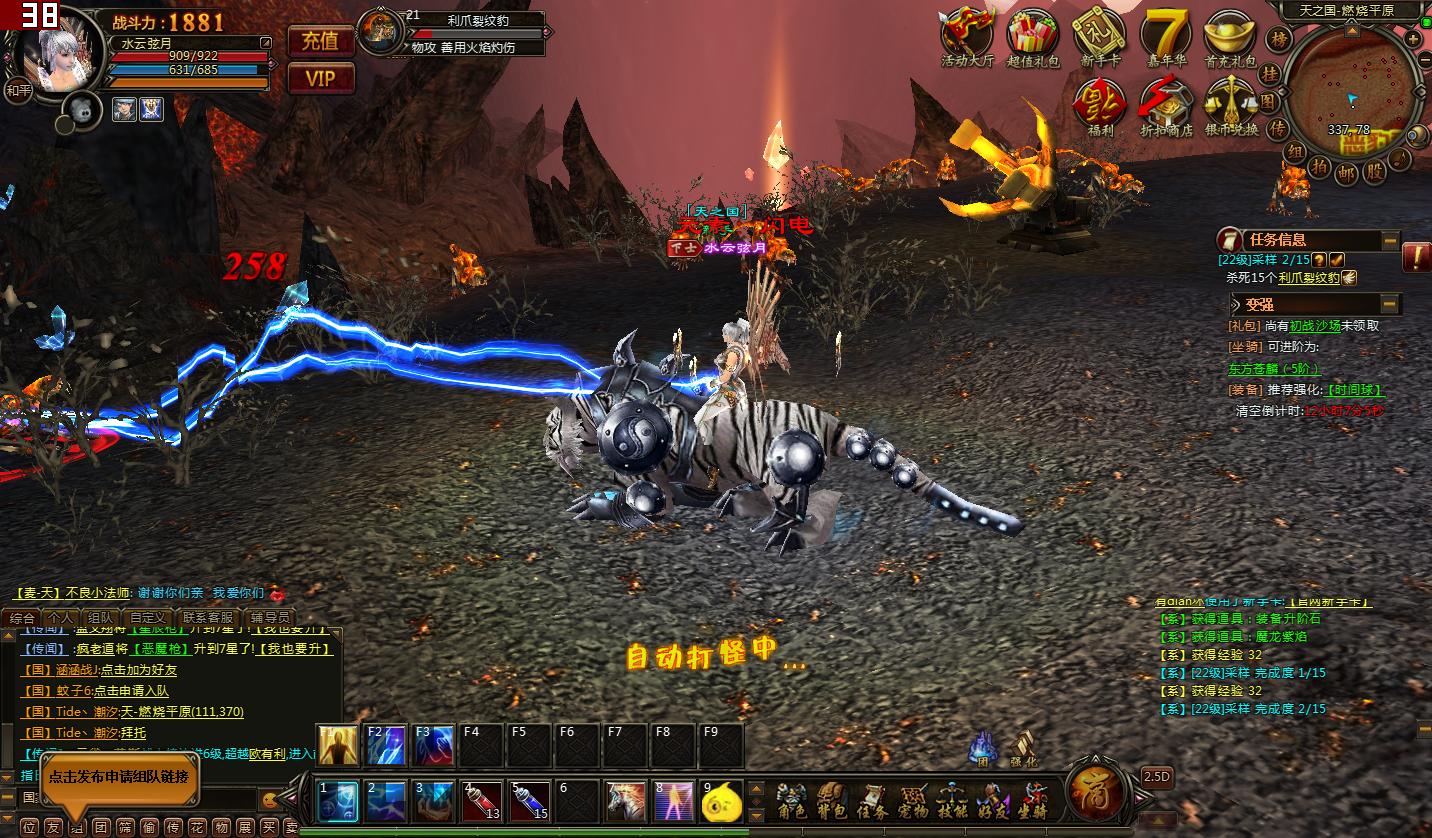Toggle the 2.5D camera view button

tap(1157, 776)
